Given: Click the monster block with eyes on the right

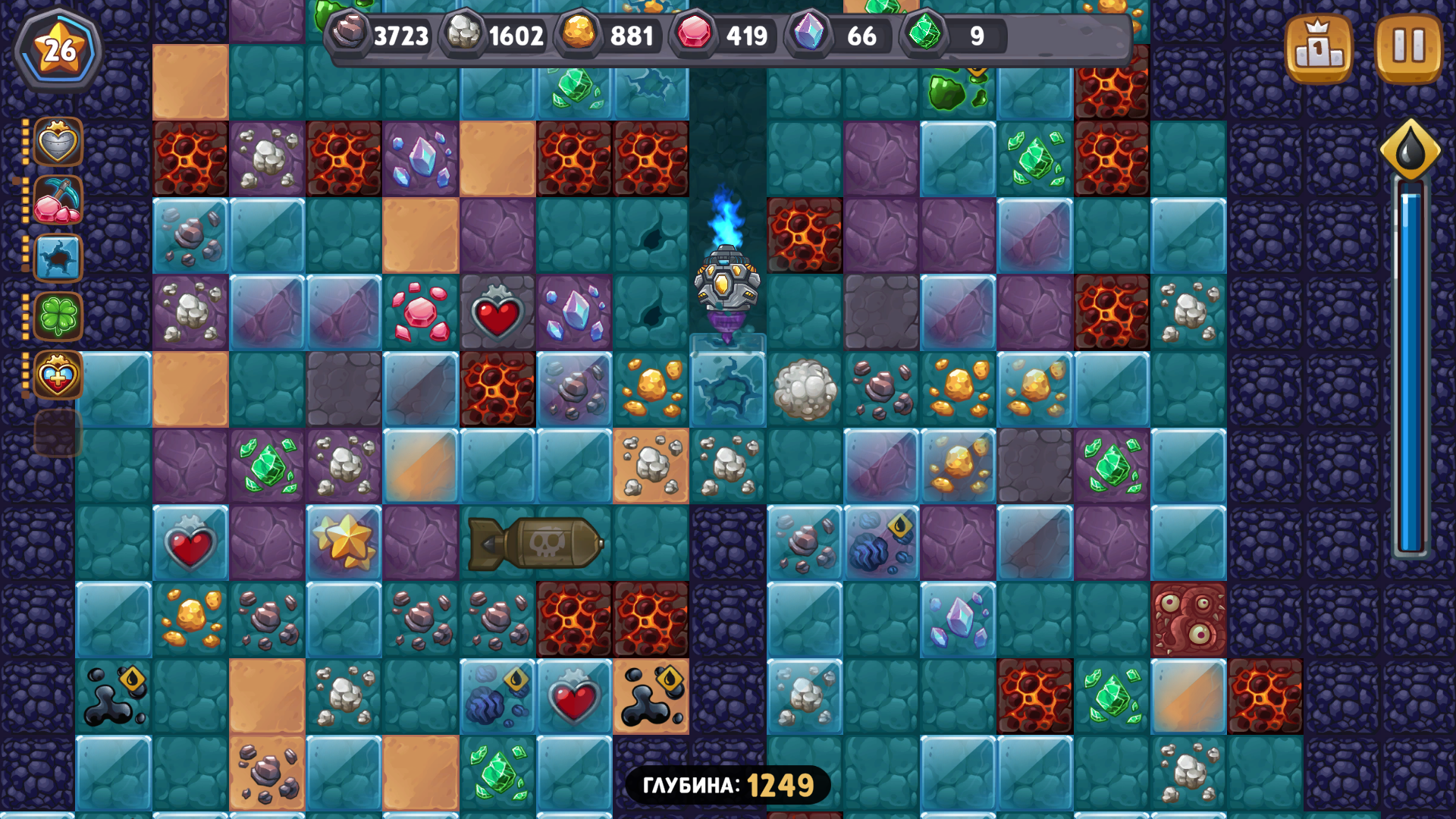Looking at the screenshot, I should pos(1189,618).
